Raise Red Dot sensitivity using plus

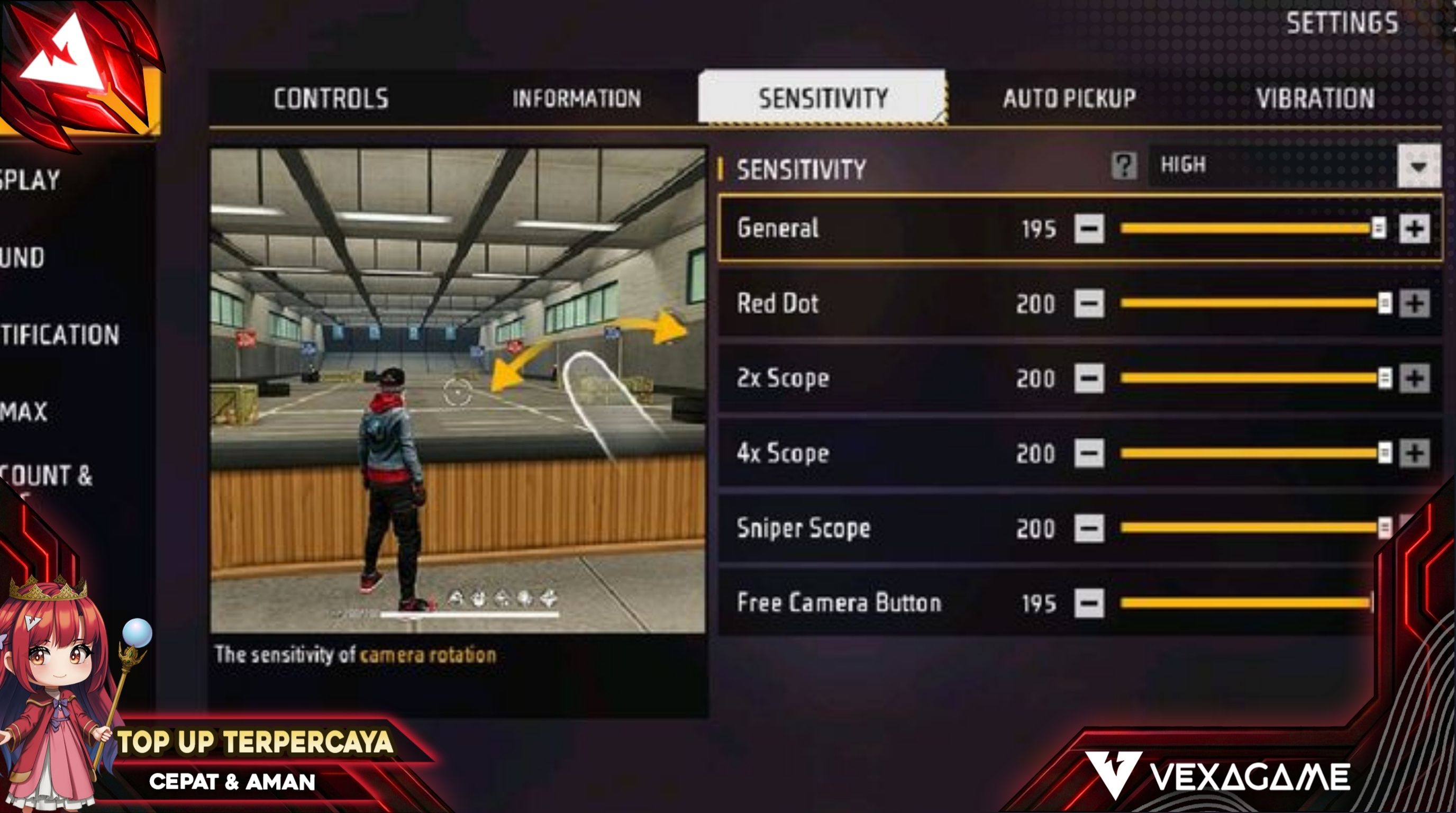1415,304
